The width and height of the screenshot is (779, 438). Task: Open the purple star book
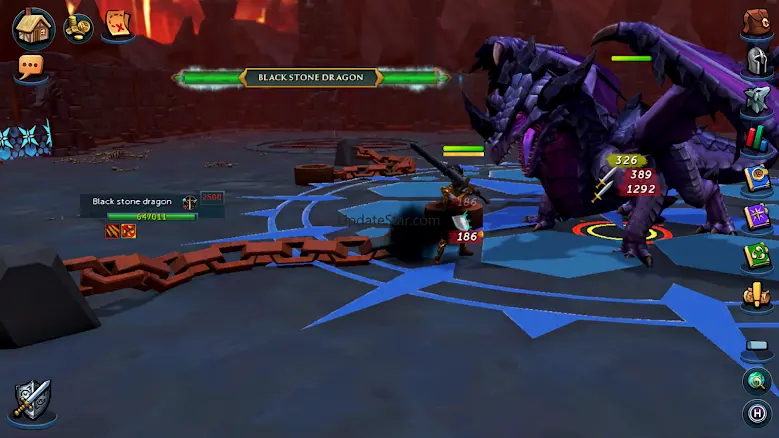tap(757, 216)
